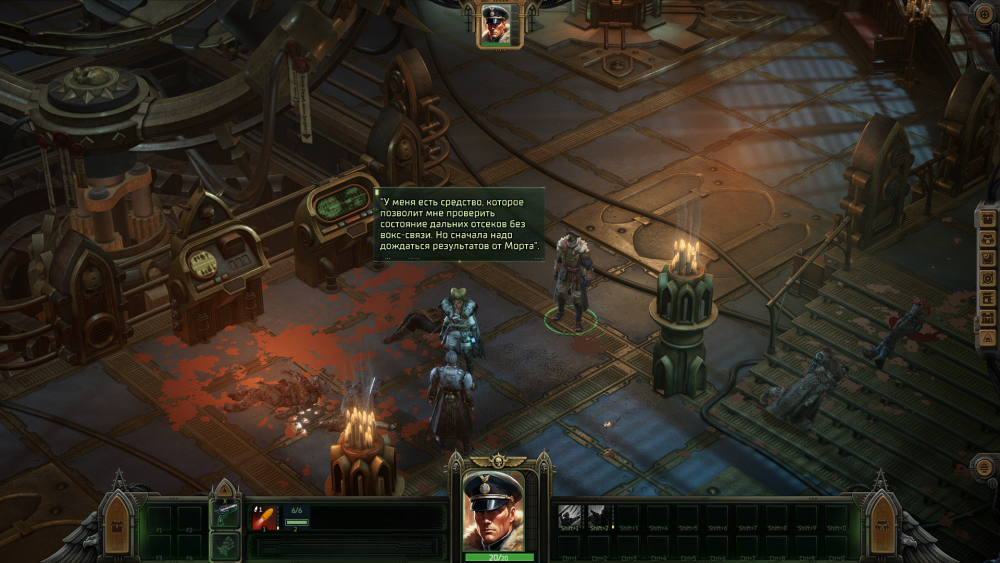Choose the pistol weapon set button

[x=224, y=515]
